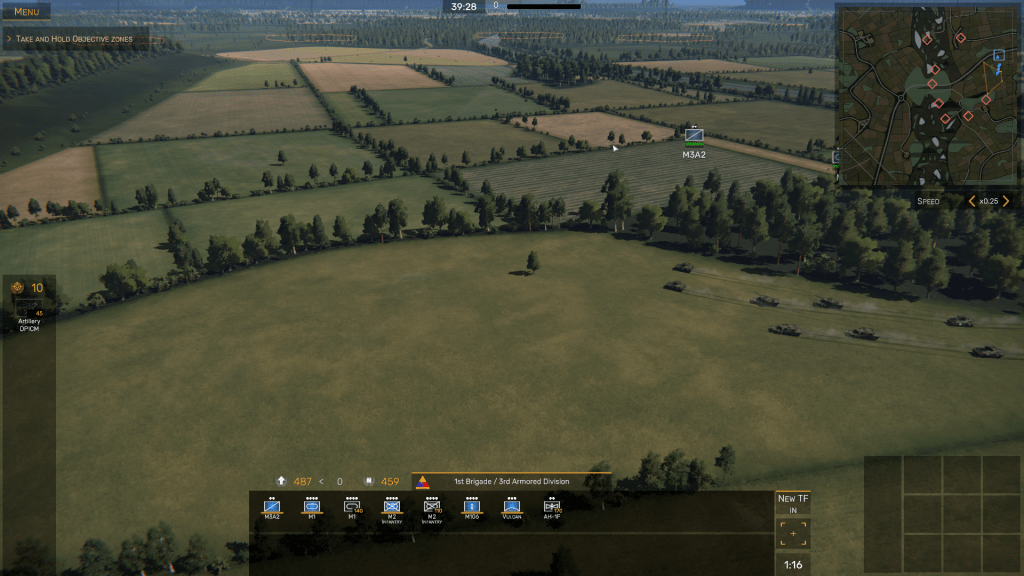Choose the Vulcan air-defense unit card
This screenshot has width=1024, height=576.
pyautogui.click(x=512, y=508)
